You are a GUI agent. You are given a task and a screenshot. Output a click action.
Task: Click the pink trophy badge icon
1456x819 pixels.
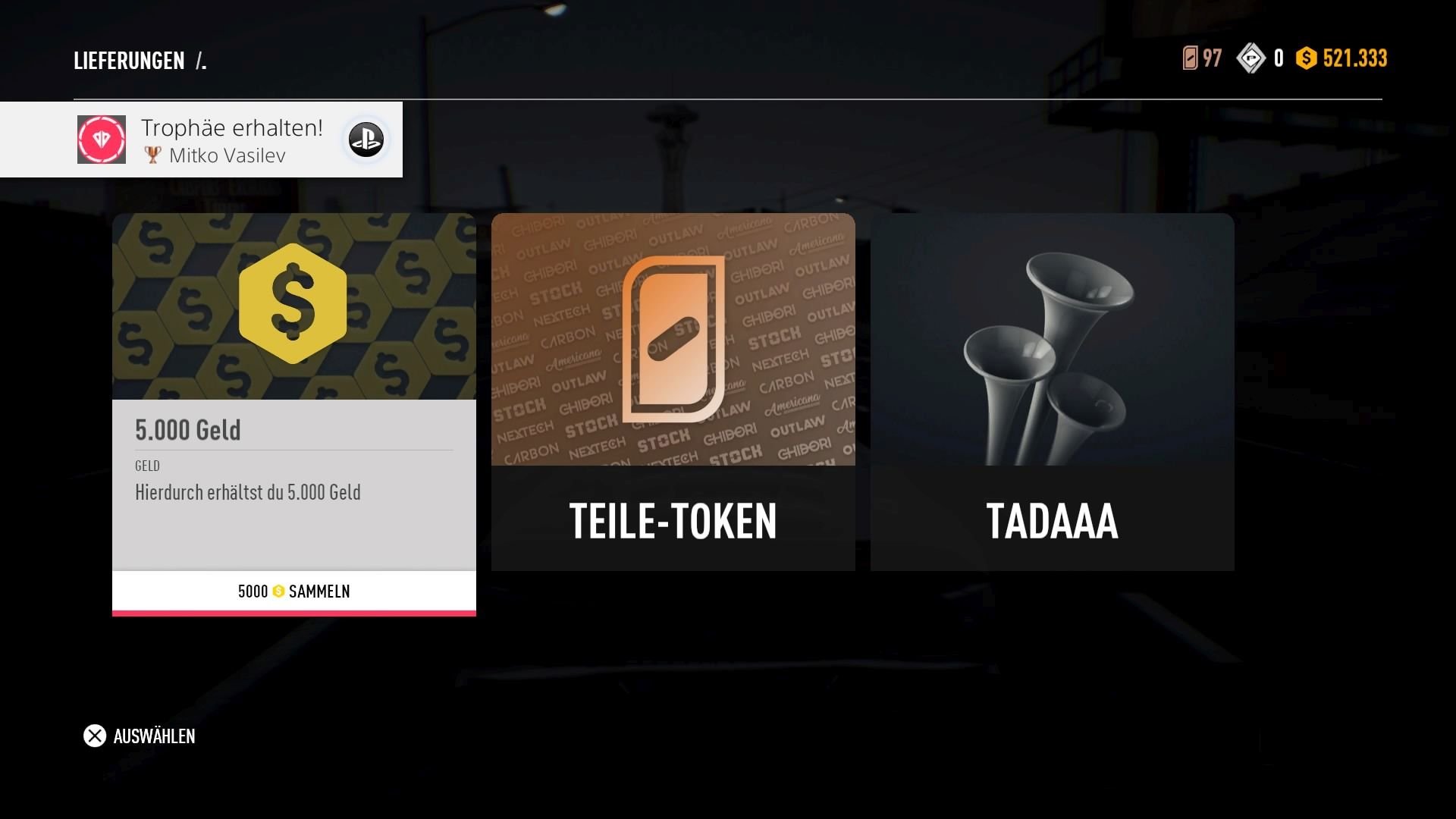pos(100,139)
